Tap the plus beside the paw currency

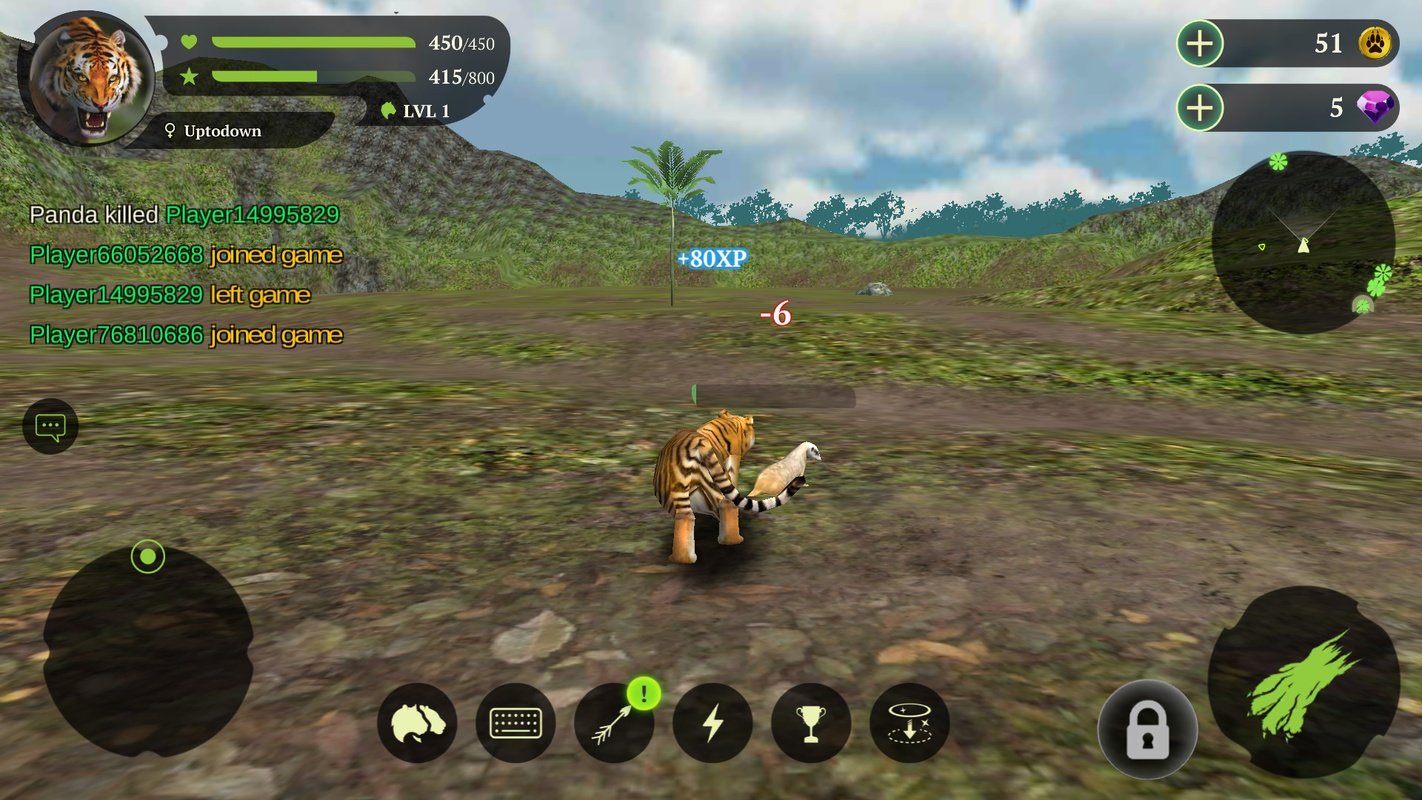[x=1199, y=43]
